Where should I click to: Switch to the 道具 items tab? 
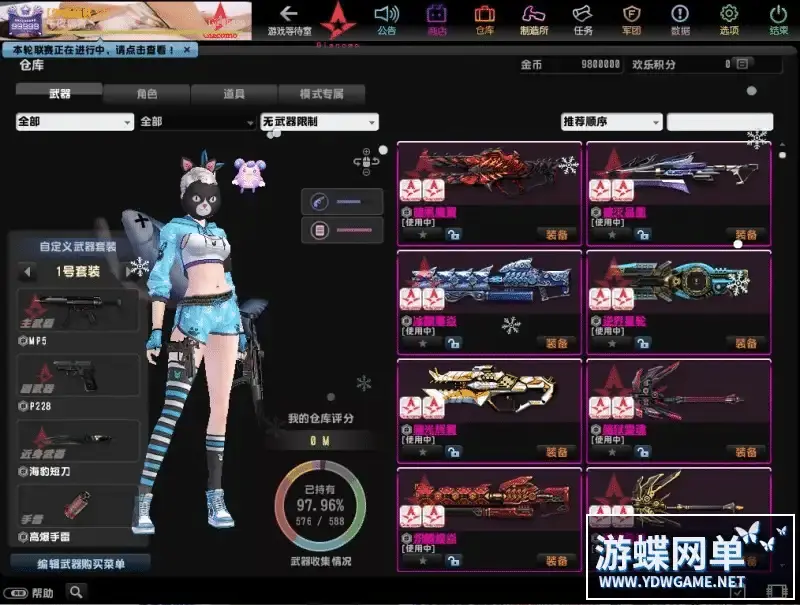coord(233,94)
